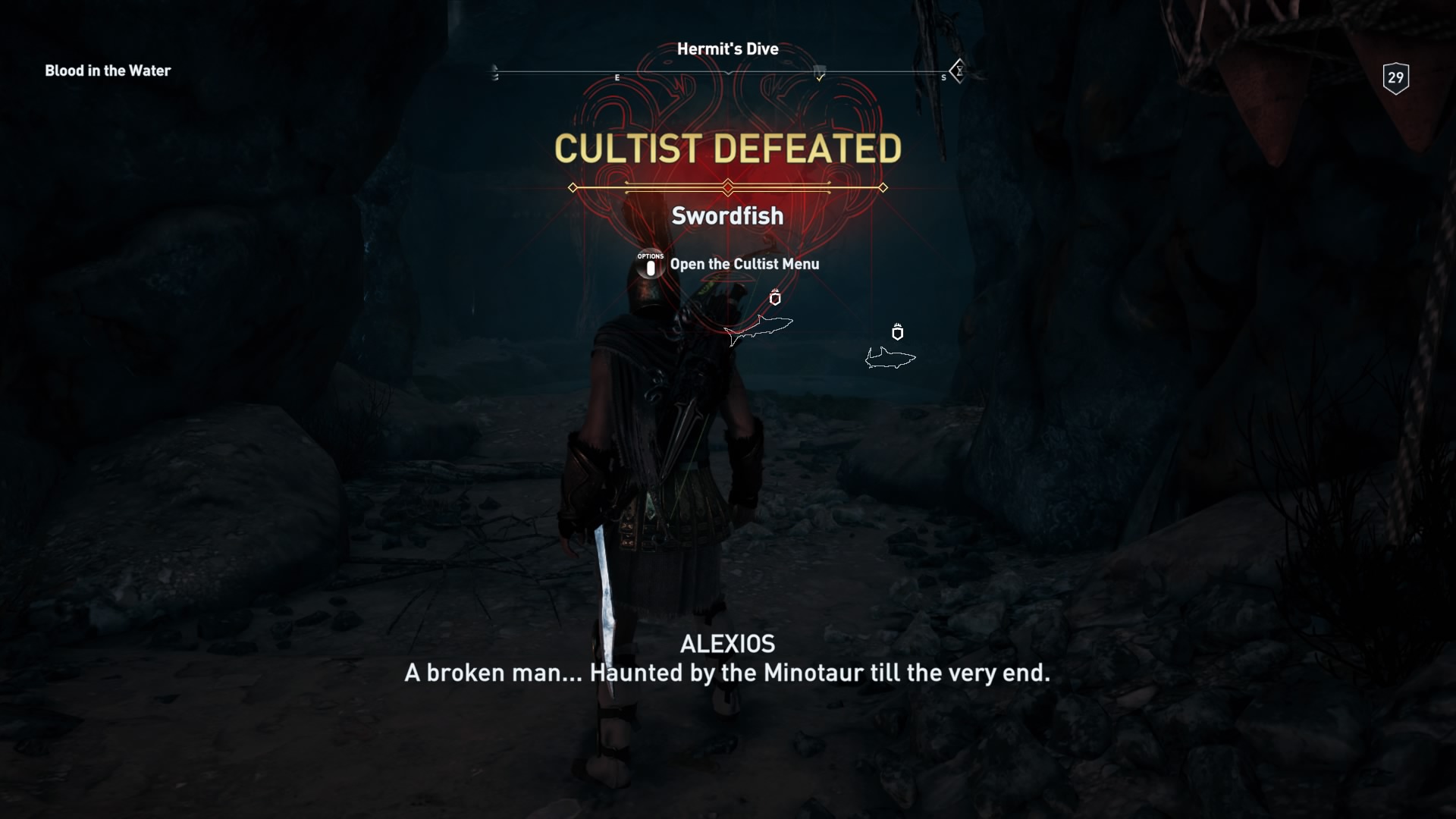Click the Blood in the Water quest title
The image size is (1456, 819).
[x=108, y=71]
